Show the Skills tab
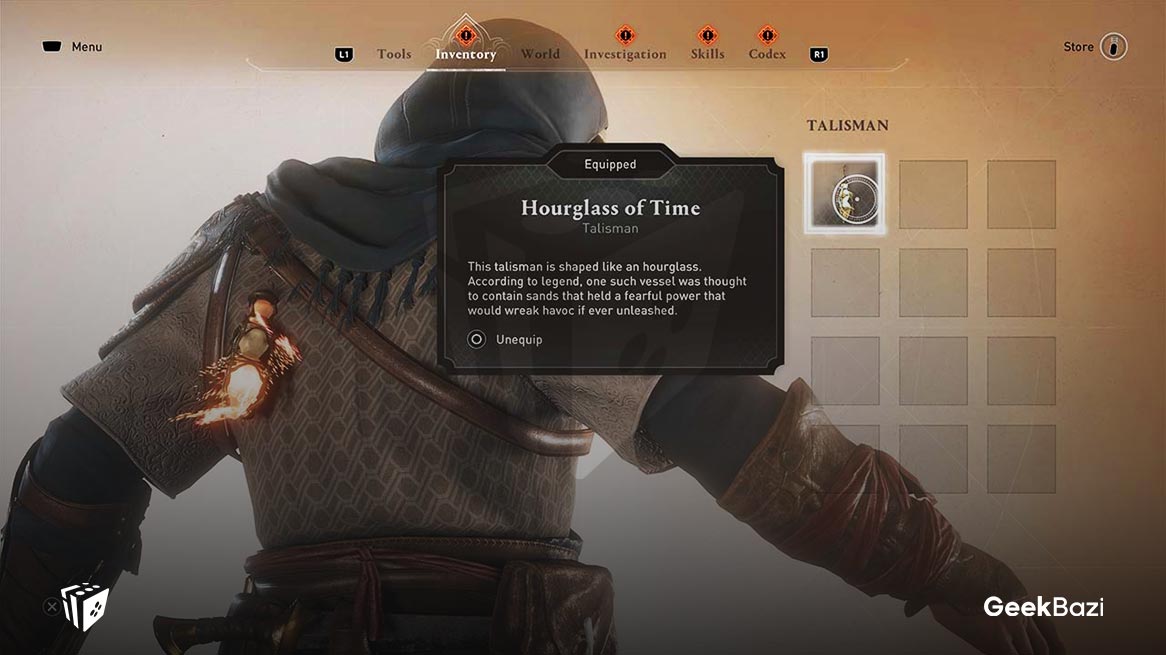The image size is (1166, 655). (707, 54)
